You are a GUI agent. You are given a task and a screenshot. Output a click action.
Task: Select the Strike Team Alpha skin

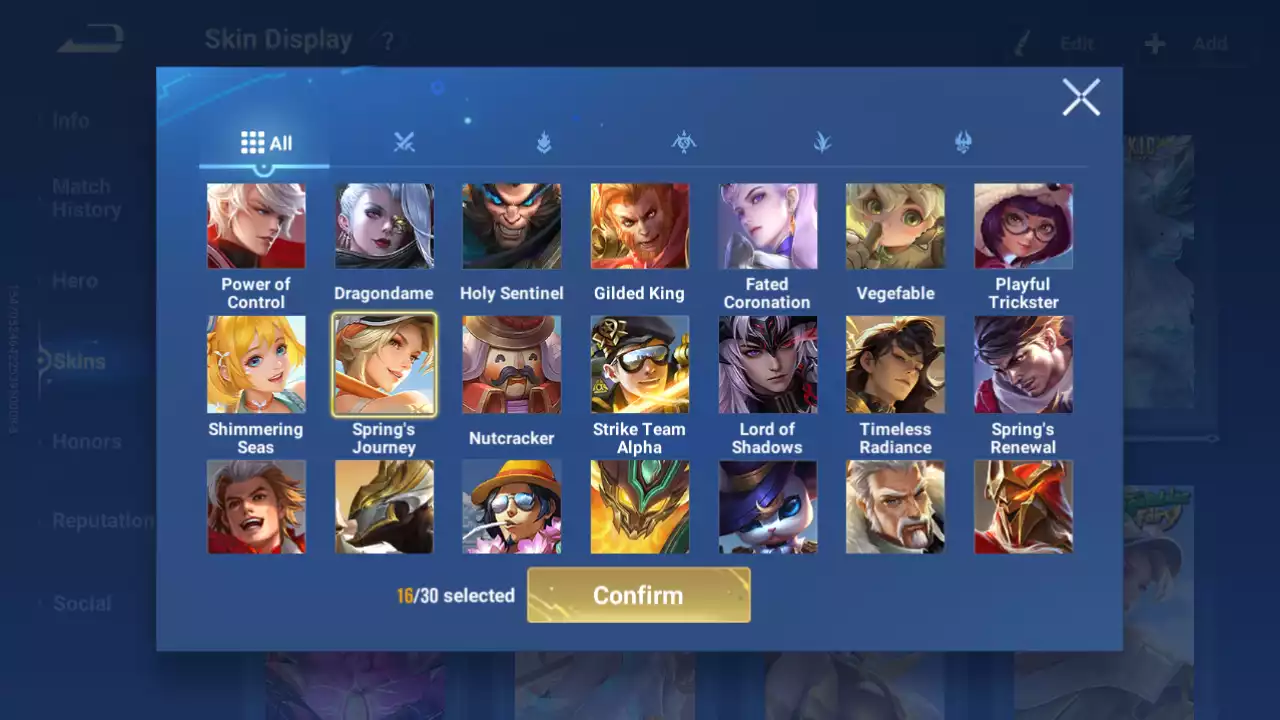(640, 364)
